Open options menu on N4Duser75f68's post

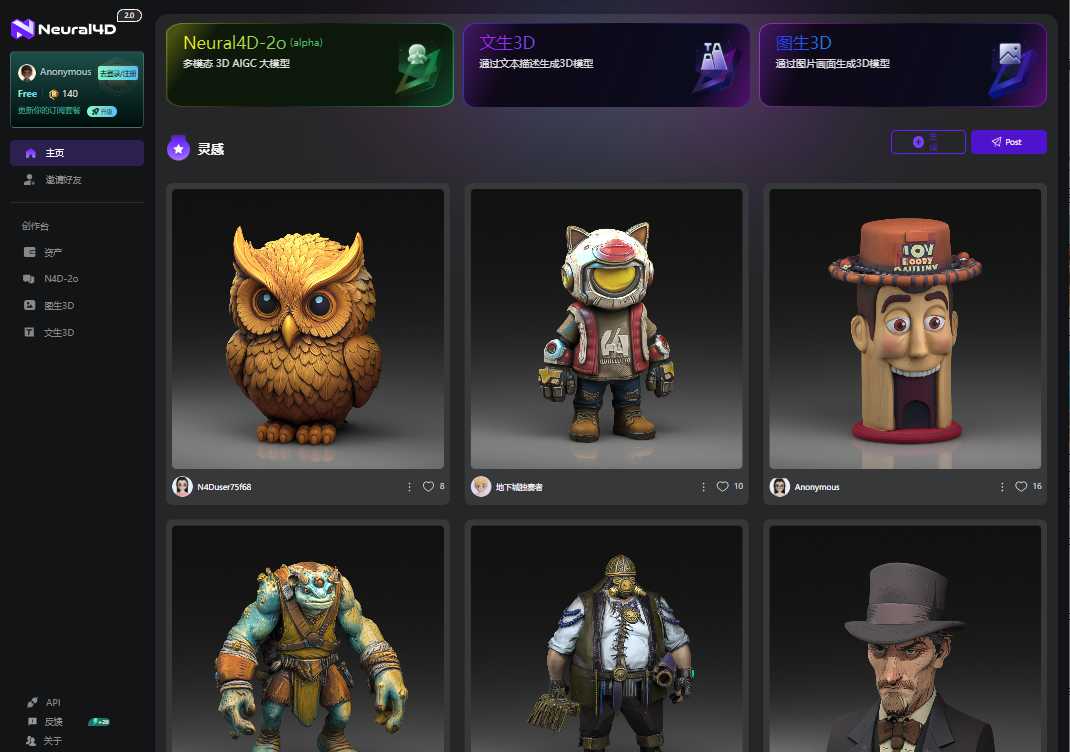[x=409, y=487]
